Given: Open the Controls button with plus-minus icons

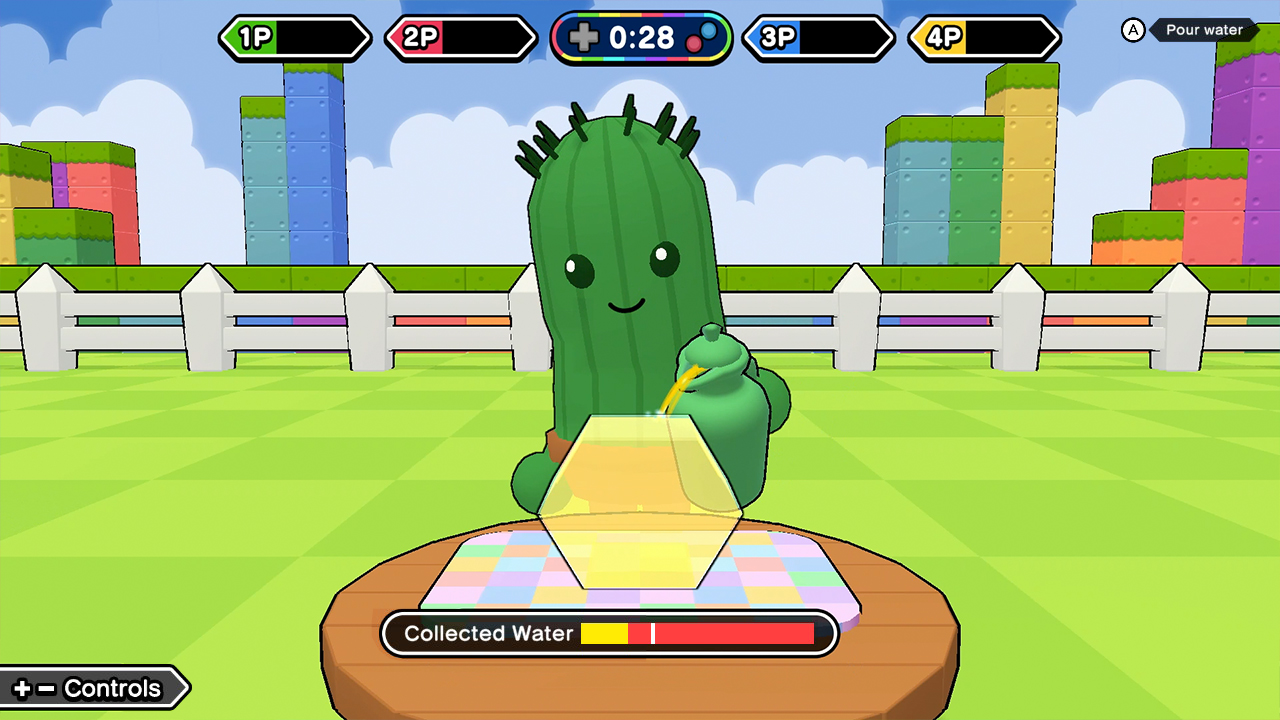Looking at the screenshot, I should (90, 688).
